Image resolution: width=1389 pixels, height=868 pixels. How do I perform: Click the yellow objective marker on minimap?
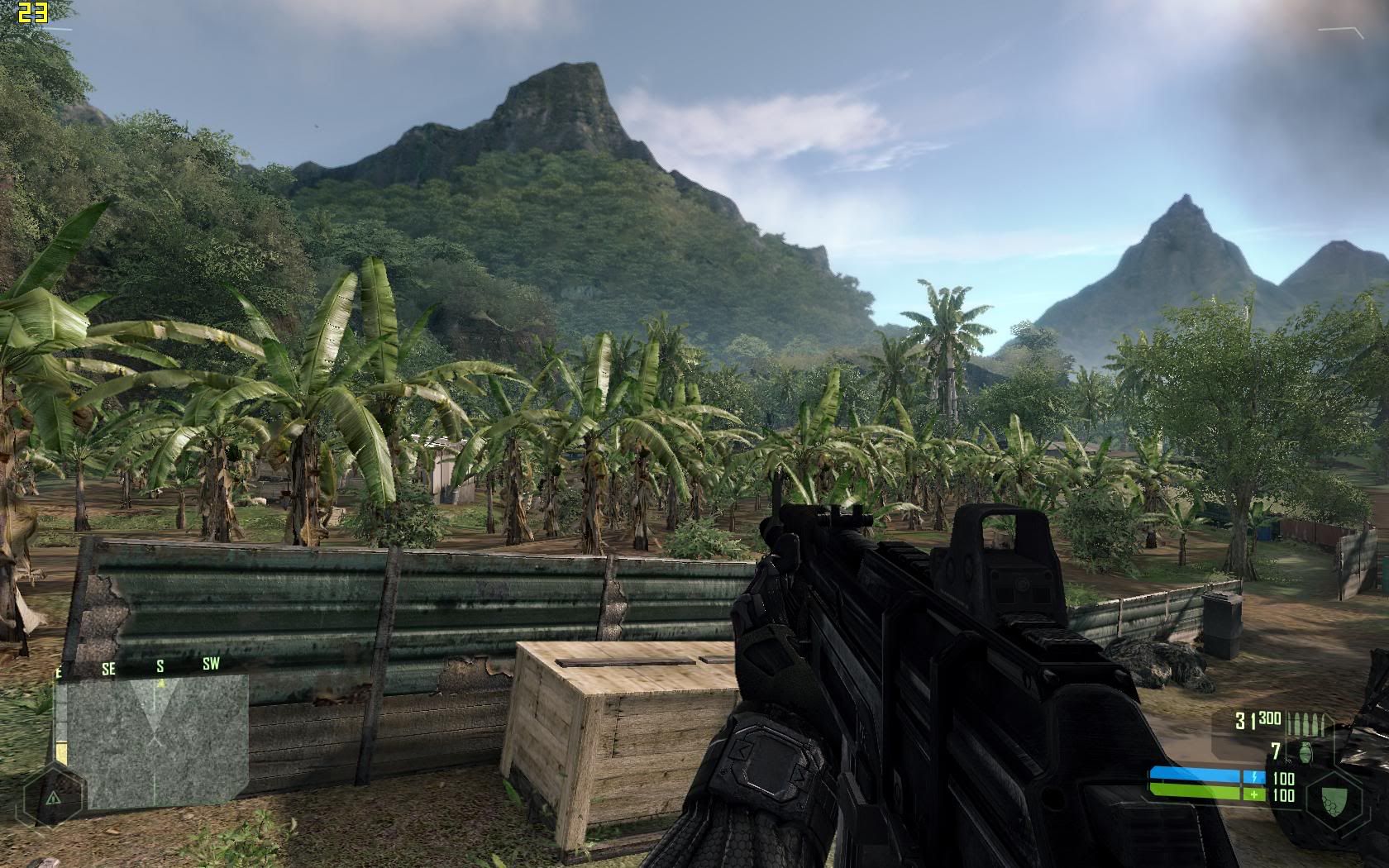(161, 684)
